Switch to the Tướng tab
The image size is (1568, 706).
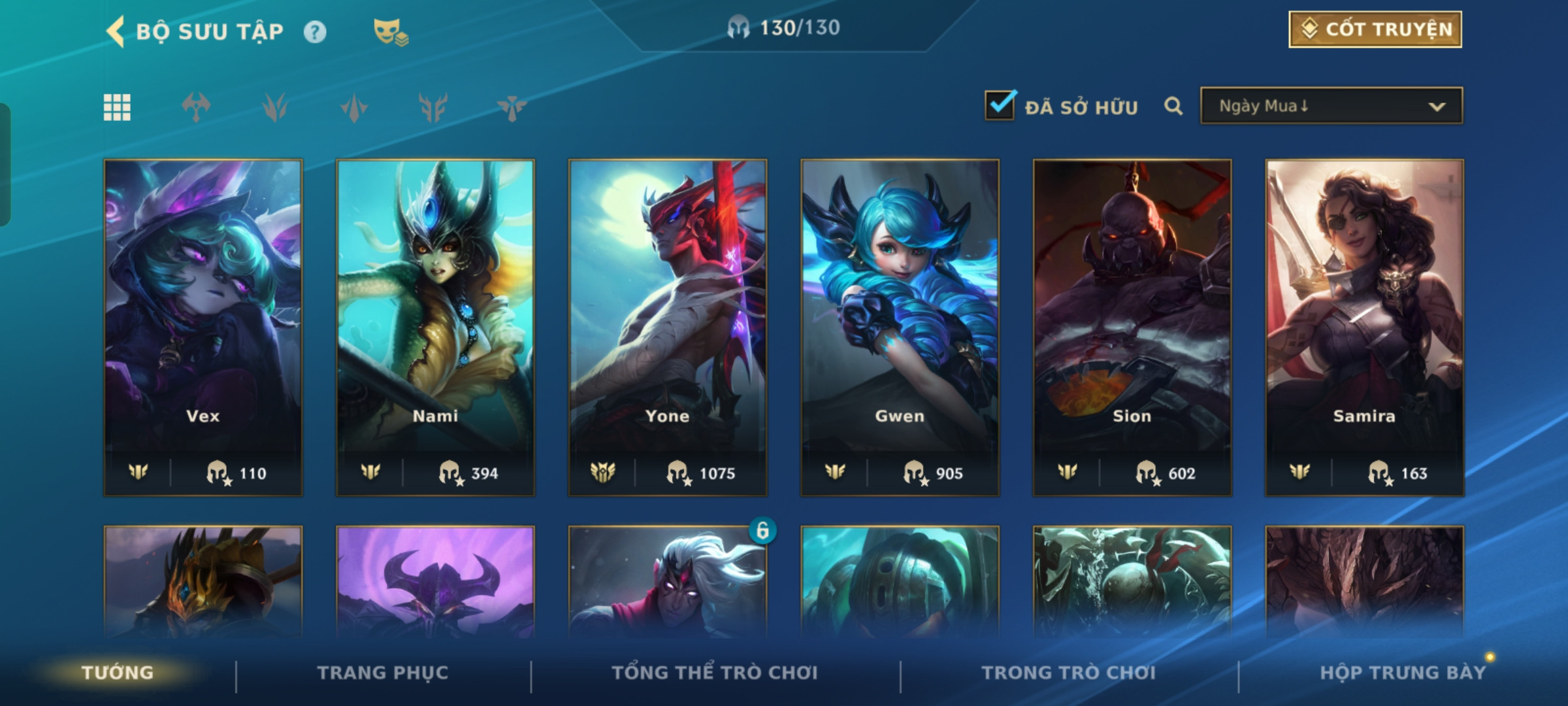118,673
